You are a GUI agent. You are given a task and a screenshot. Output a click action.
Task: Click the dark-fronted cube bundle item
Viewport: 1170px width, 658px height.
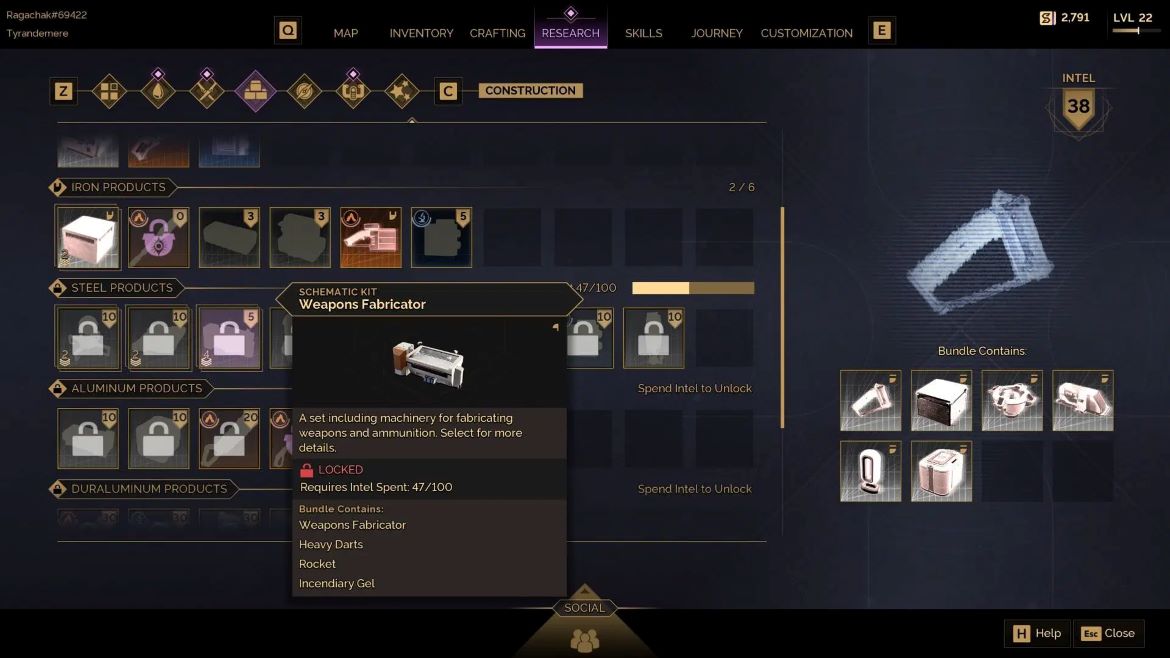tap(941, 401)
